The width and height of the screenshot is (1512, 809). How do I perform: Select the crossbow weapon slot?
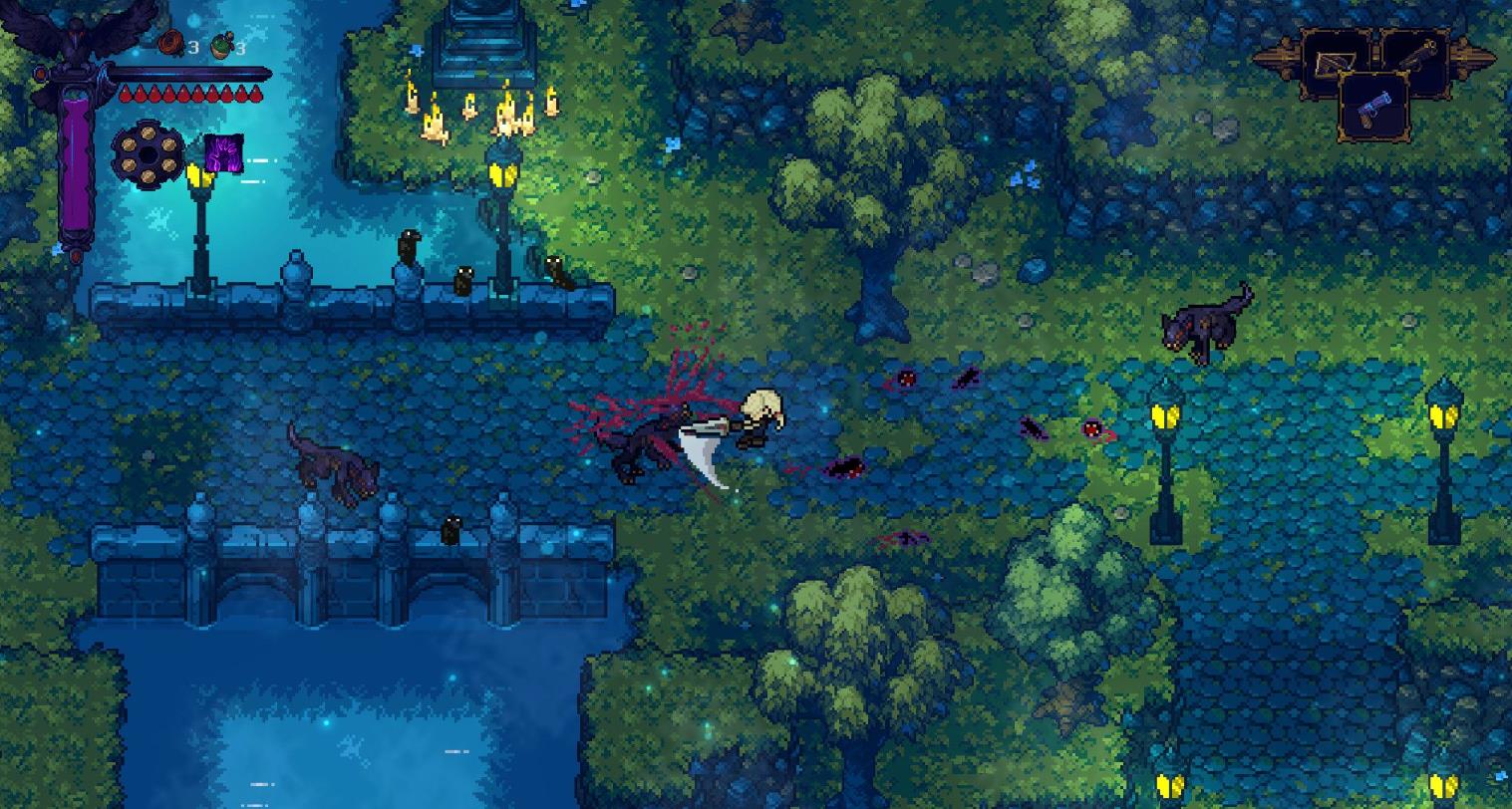click(1335, 63)
